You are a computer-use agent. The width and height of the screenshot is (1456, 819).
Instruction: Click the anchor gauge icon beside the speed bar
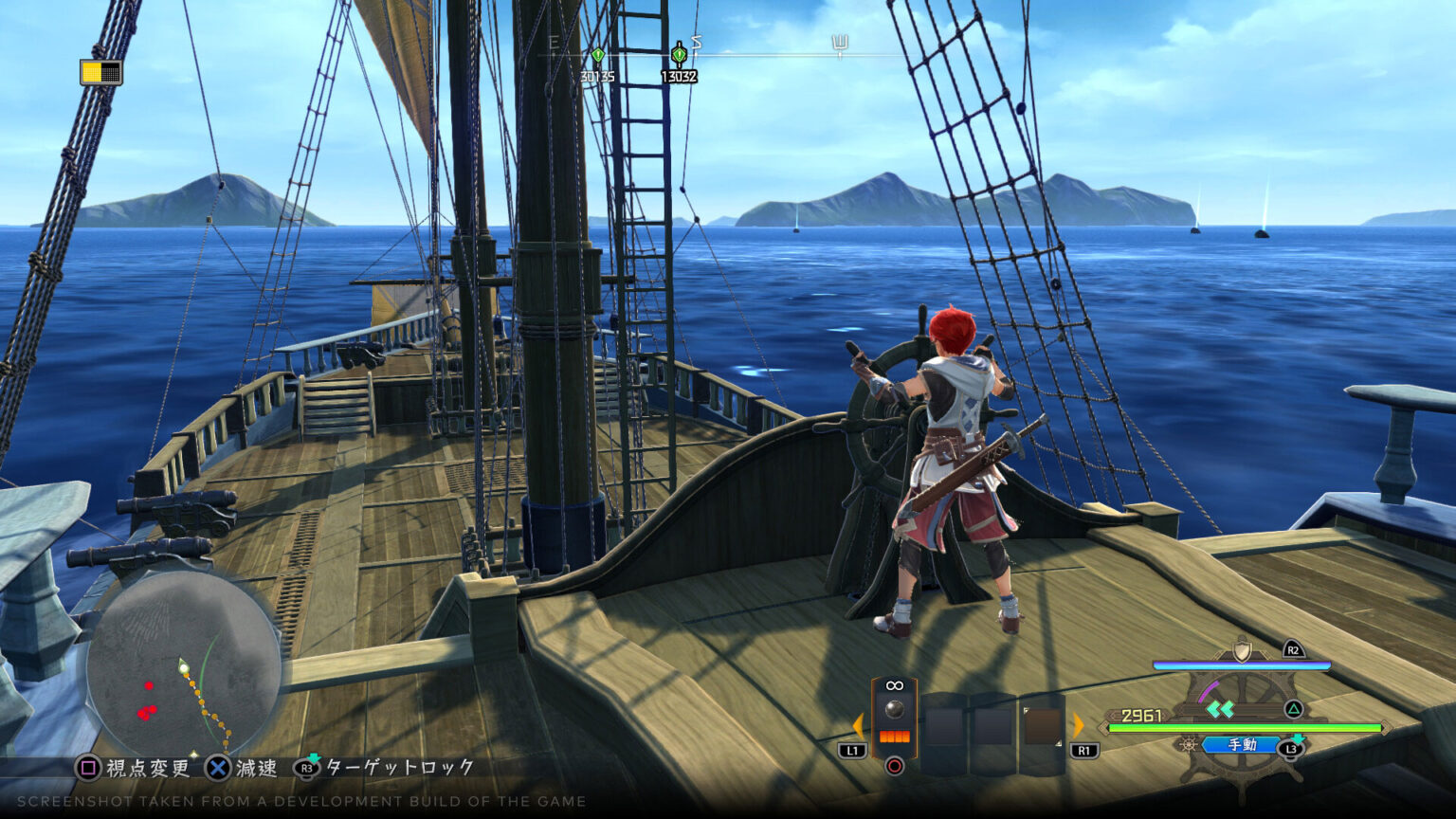1188,746
